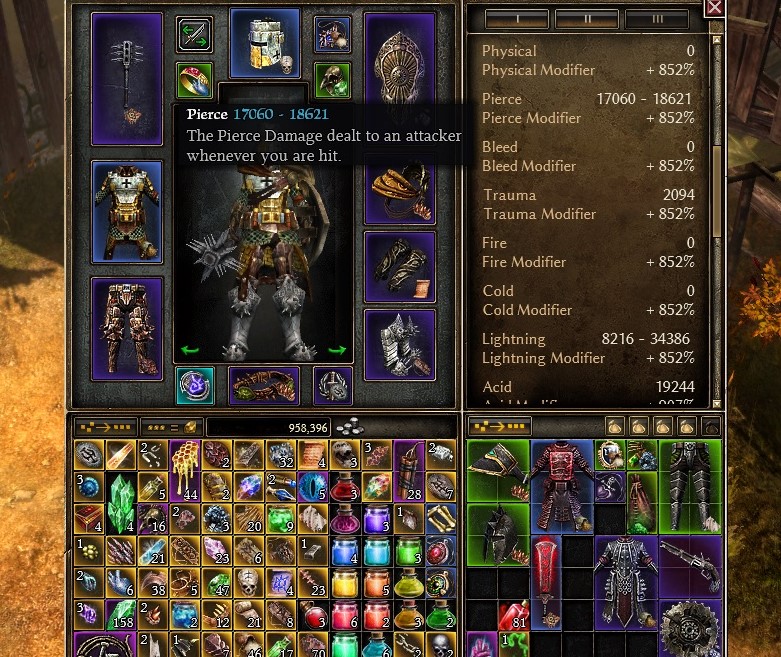Image resolution: width=781 pixels, height=657 pixels.
Task: Close the character window with the X
Action: click(x=714, y=8)
